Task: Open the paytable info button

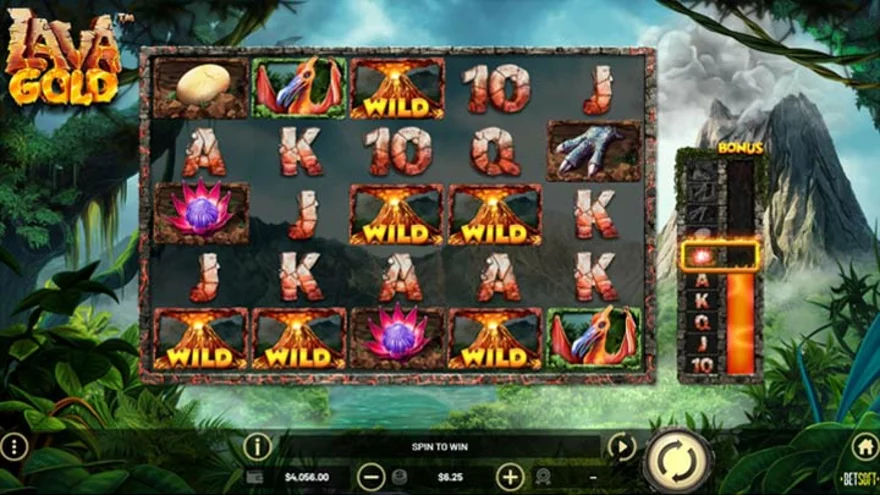Action: point(257,446)
